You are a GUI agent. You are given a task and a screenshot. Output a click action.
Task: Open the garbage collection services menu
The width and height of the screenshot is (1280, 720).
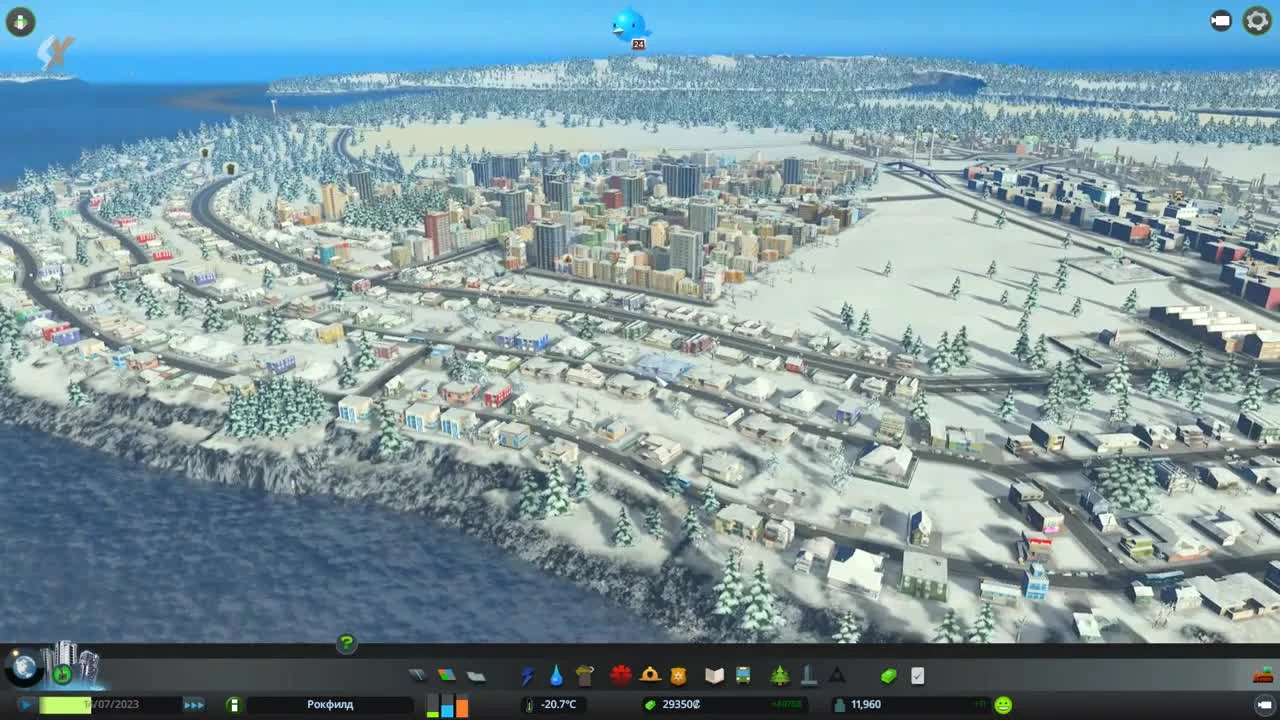[x=587, y=676]
